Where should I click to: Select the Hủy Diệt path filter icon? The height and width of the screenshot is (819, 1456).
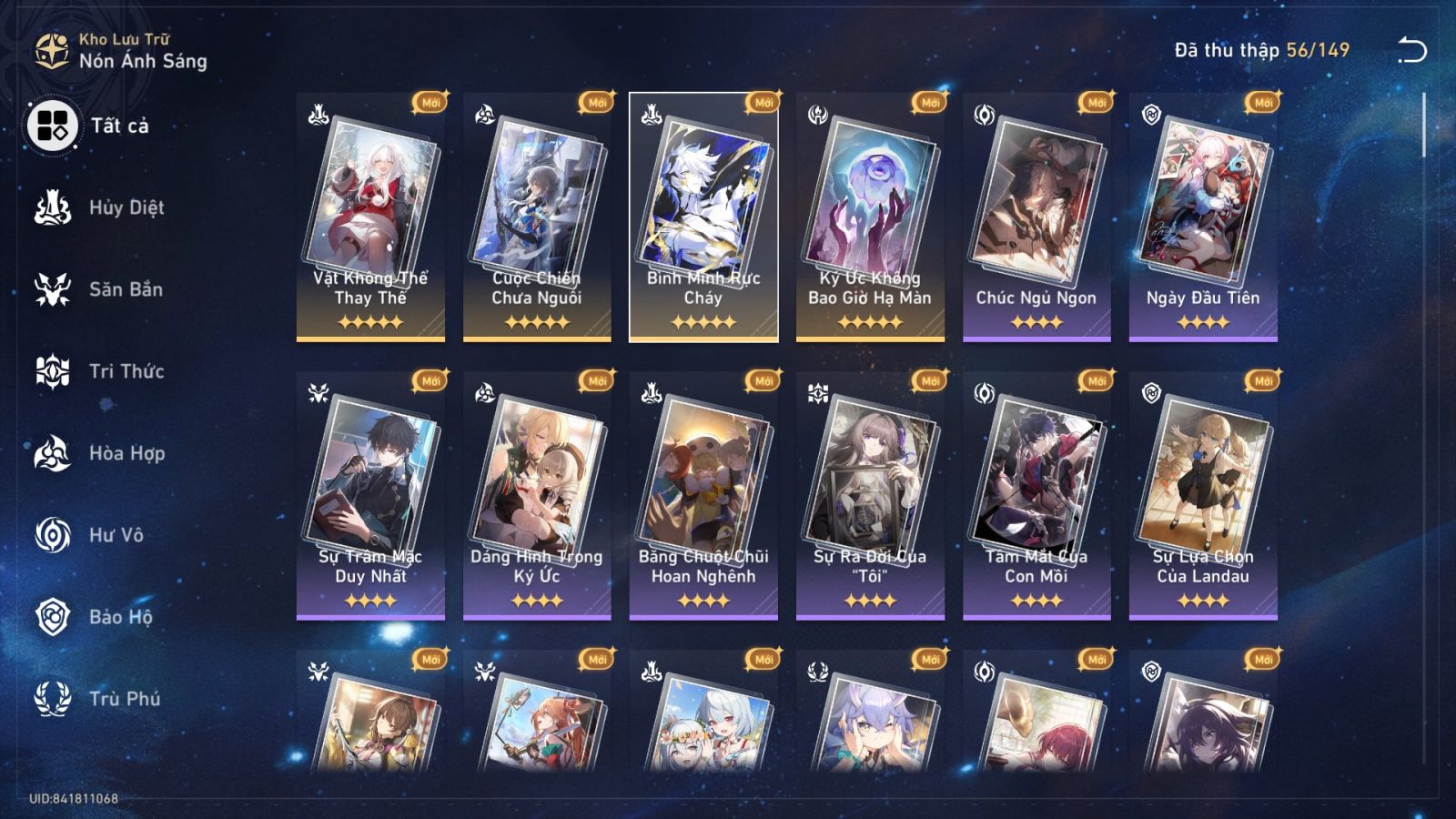(x=55, y=207)
